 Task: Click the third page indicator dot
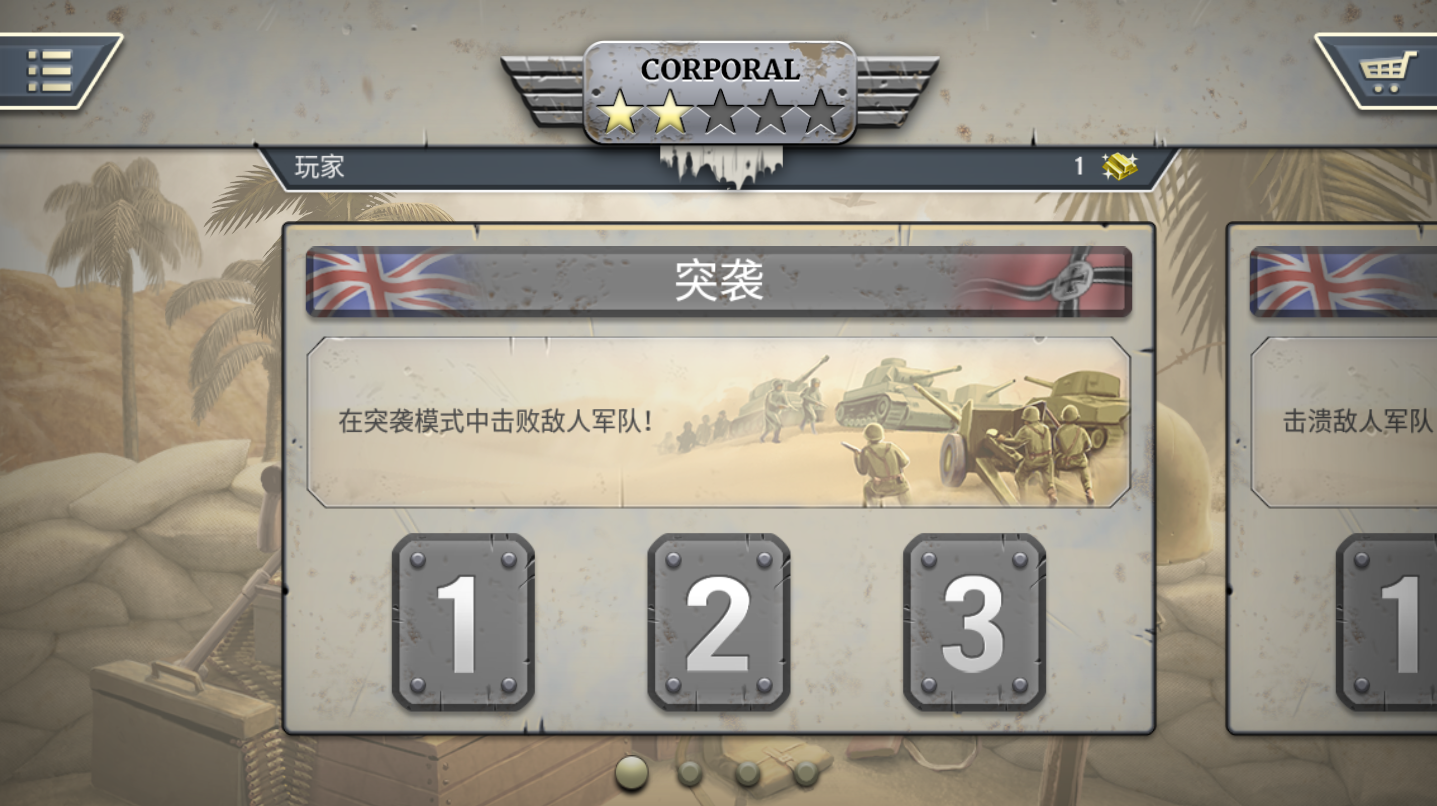tap(745, 771)
